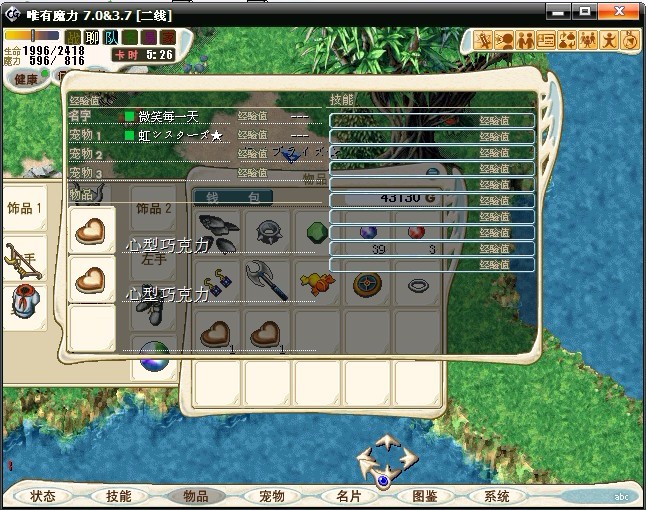
Task: Open the 图鉴 encyclopedia menu
Action: (424, 496)
